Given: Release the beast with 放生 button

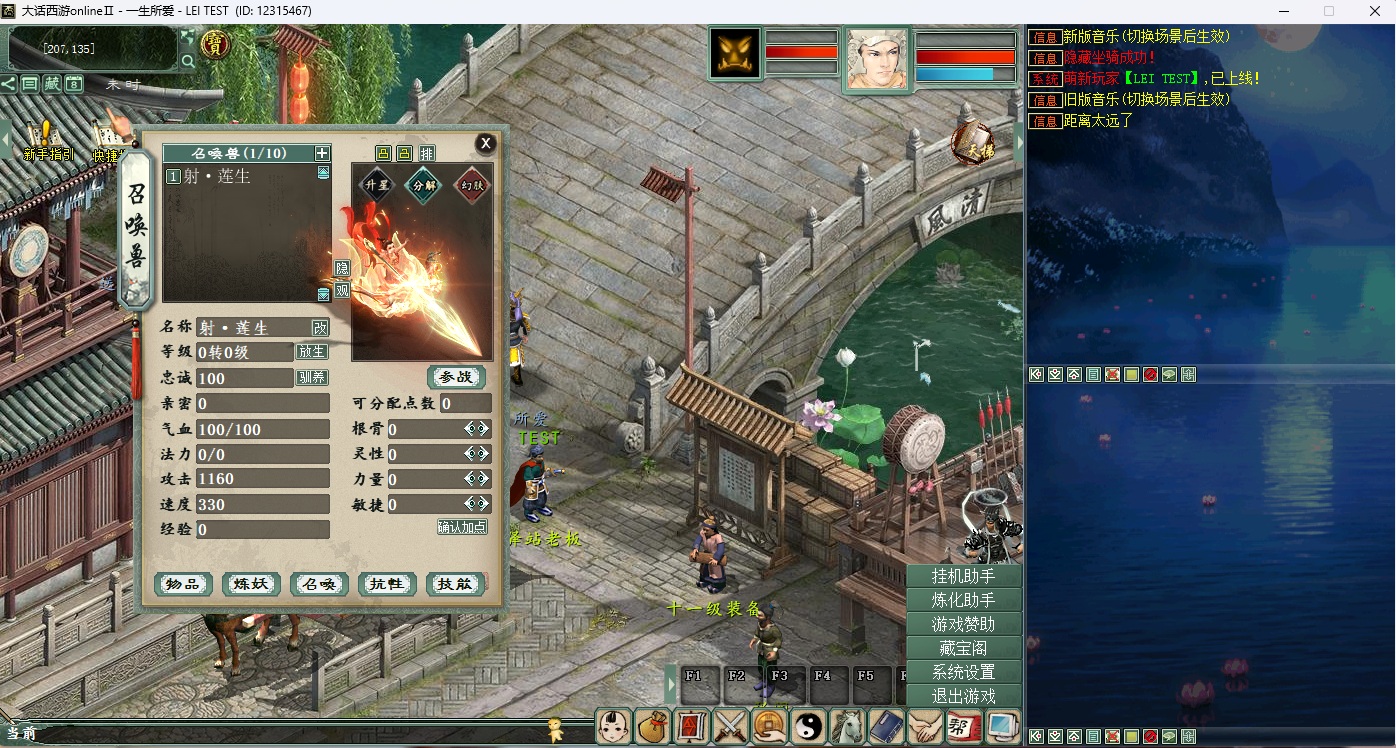Looking at the screenshot, I should pyautogui.click(x=311, y=352).
